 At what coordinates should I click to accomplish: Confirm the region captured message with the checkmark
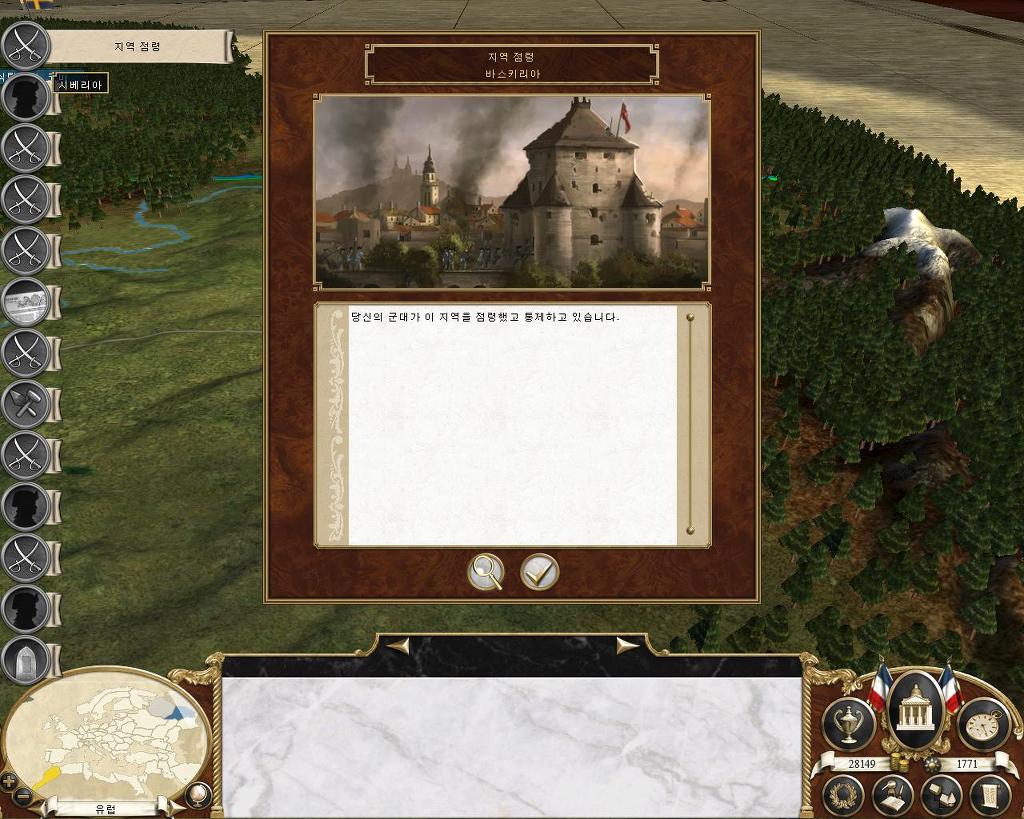tap(539, 572)
